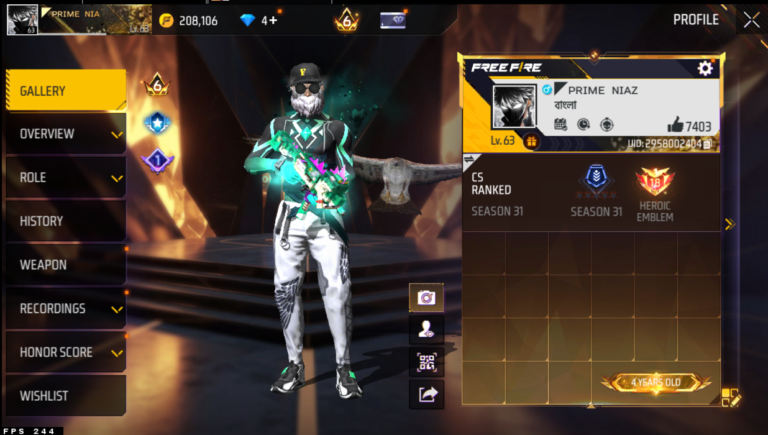Add diamonds with the diamond counter plus

[x=271, y=20]
